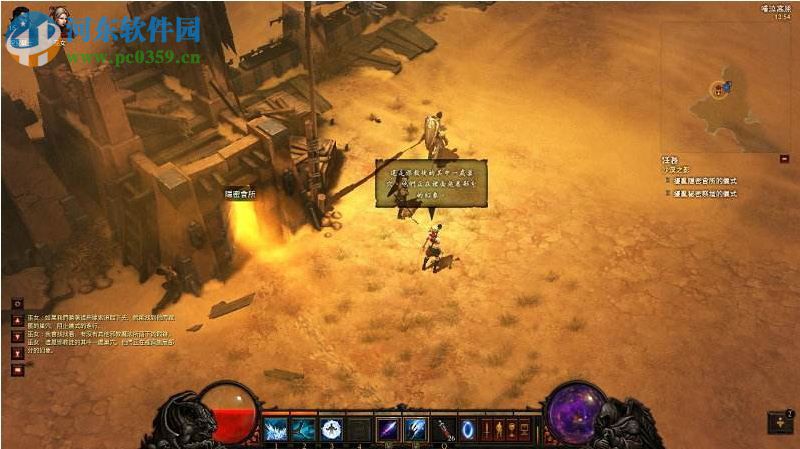Click the chat bubble button below the chat arrows
Image resolution: width=800 pixels, height=449 pixels.
[17, 370]
